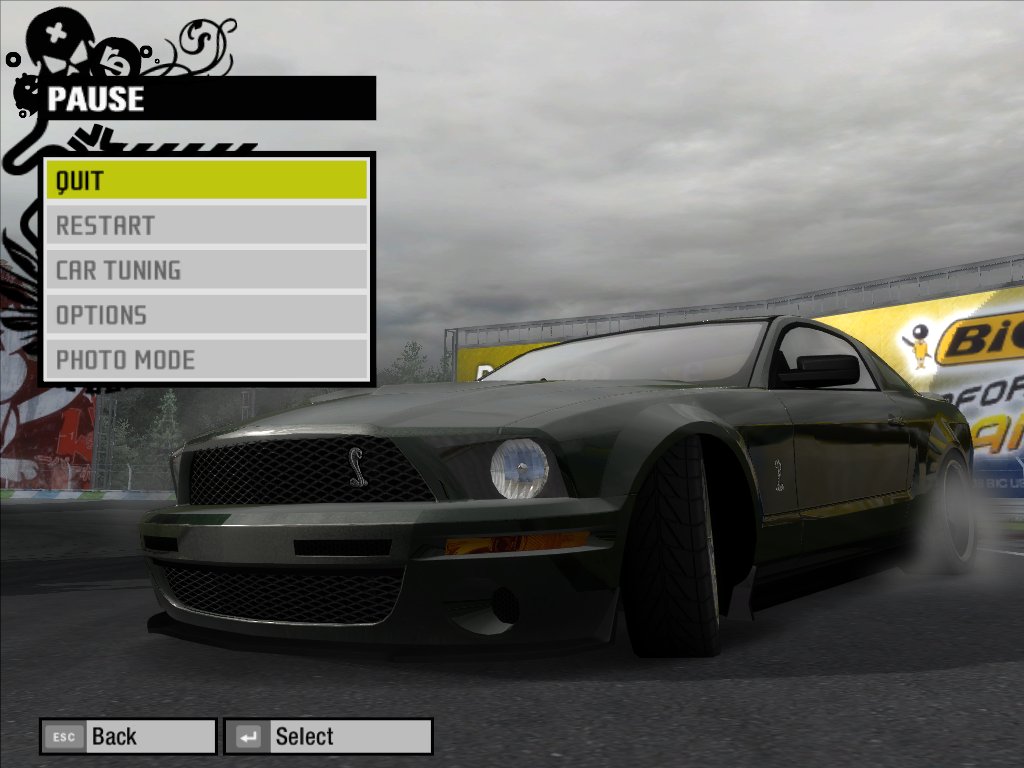Open Options from the pause menu
The width and height of the screenshot is (1024, 768).
206,315
